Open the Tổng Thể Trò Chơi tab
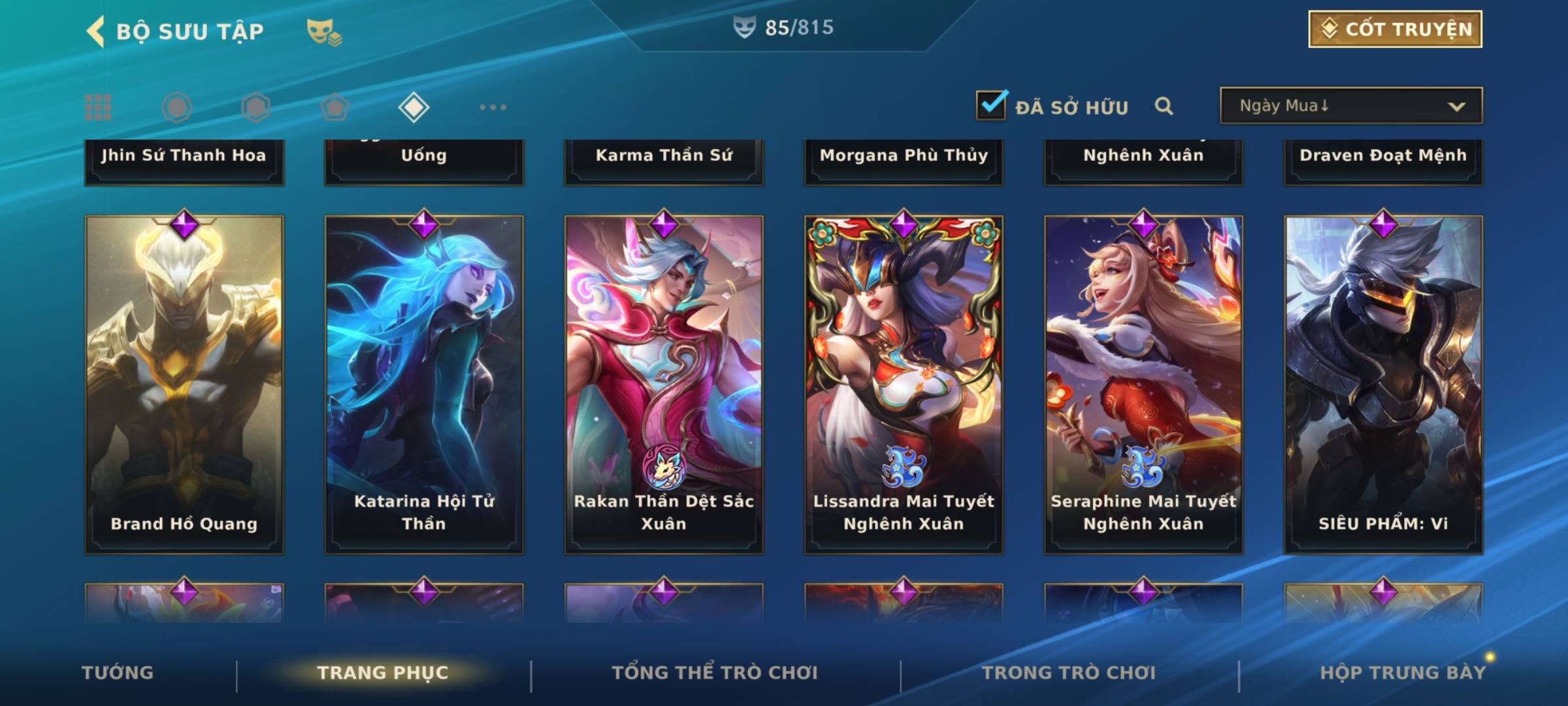This screenshot has width=1568, height=706. pyautogui.click(x=715, y=673)
